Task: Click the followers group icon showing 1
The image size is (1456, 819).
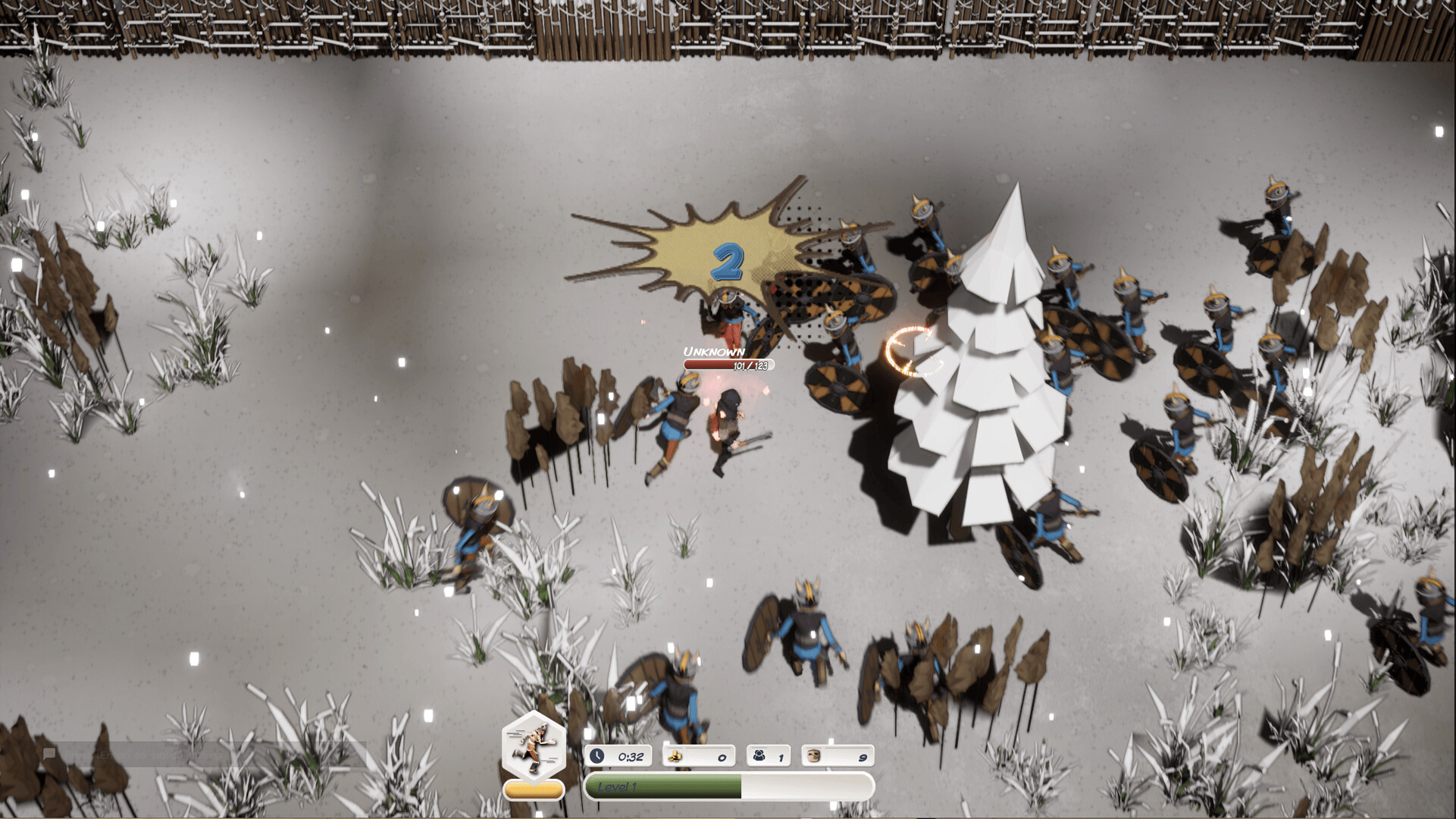Action: click(x=758, y=756)
